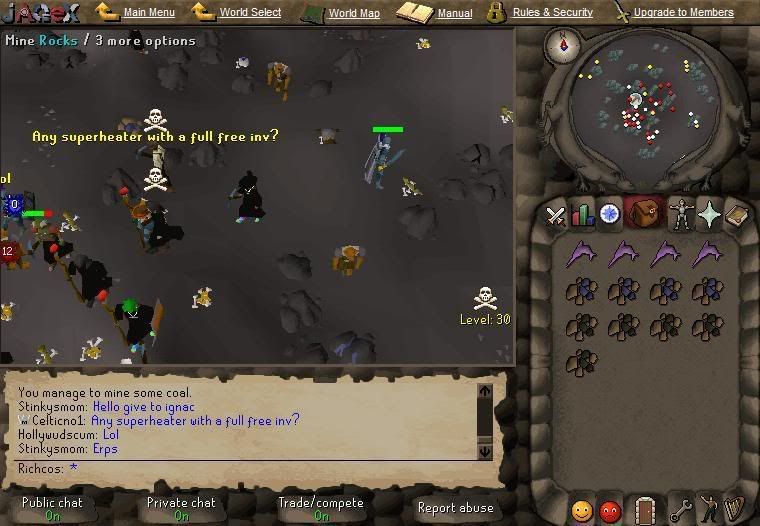
Task: Click the circular minimap
Action: [635, 105]
